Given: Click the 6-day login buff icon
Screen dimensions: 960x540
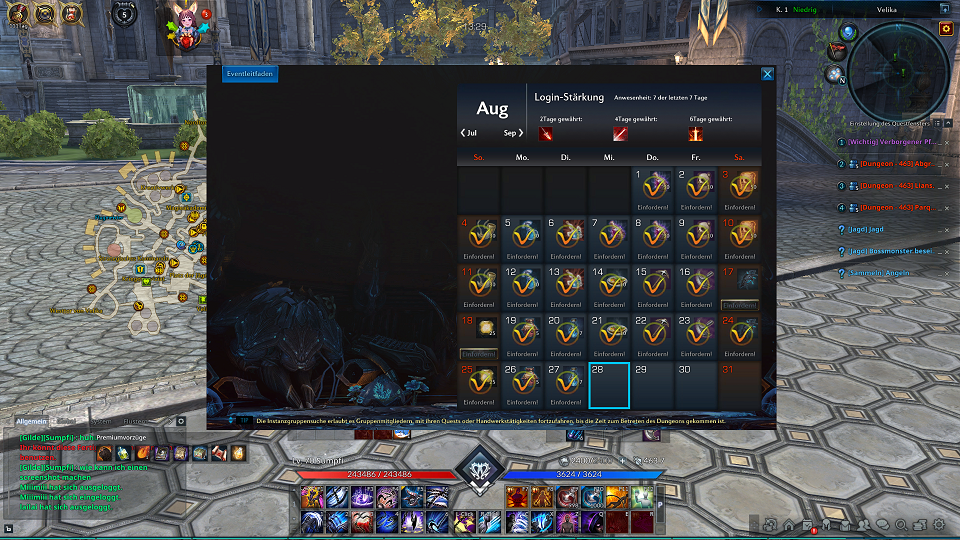Looking at the screenshot, I should pyautogui.click(x=695, y=134).
